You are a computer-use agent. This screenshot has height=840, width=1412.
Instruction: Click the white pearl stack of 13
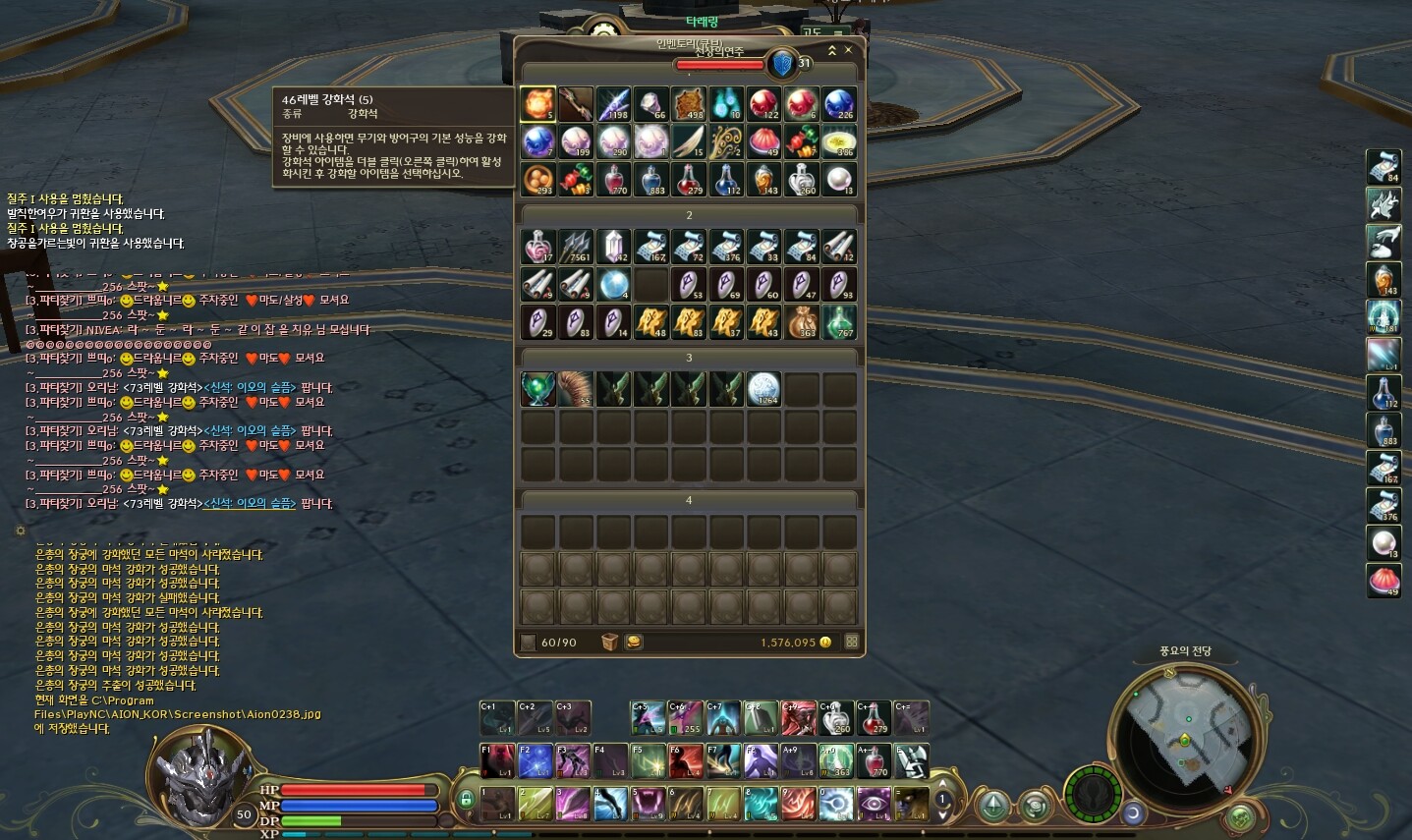pos(840,180)
